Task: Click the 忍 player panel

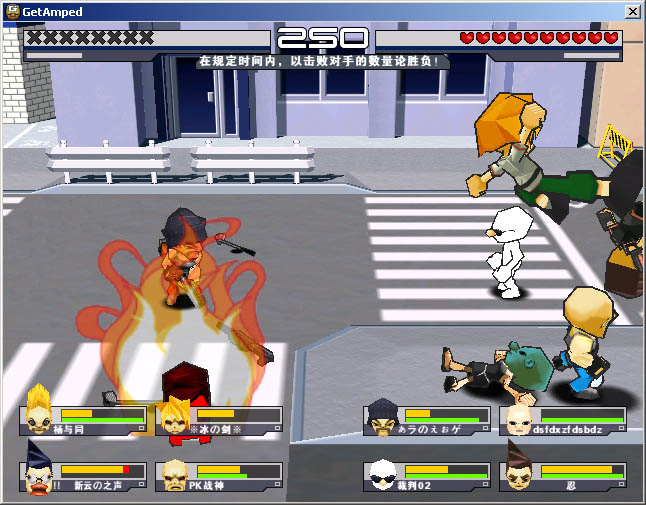Action: point(562,476)
